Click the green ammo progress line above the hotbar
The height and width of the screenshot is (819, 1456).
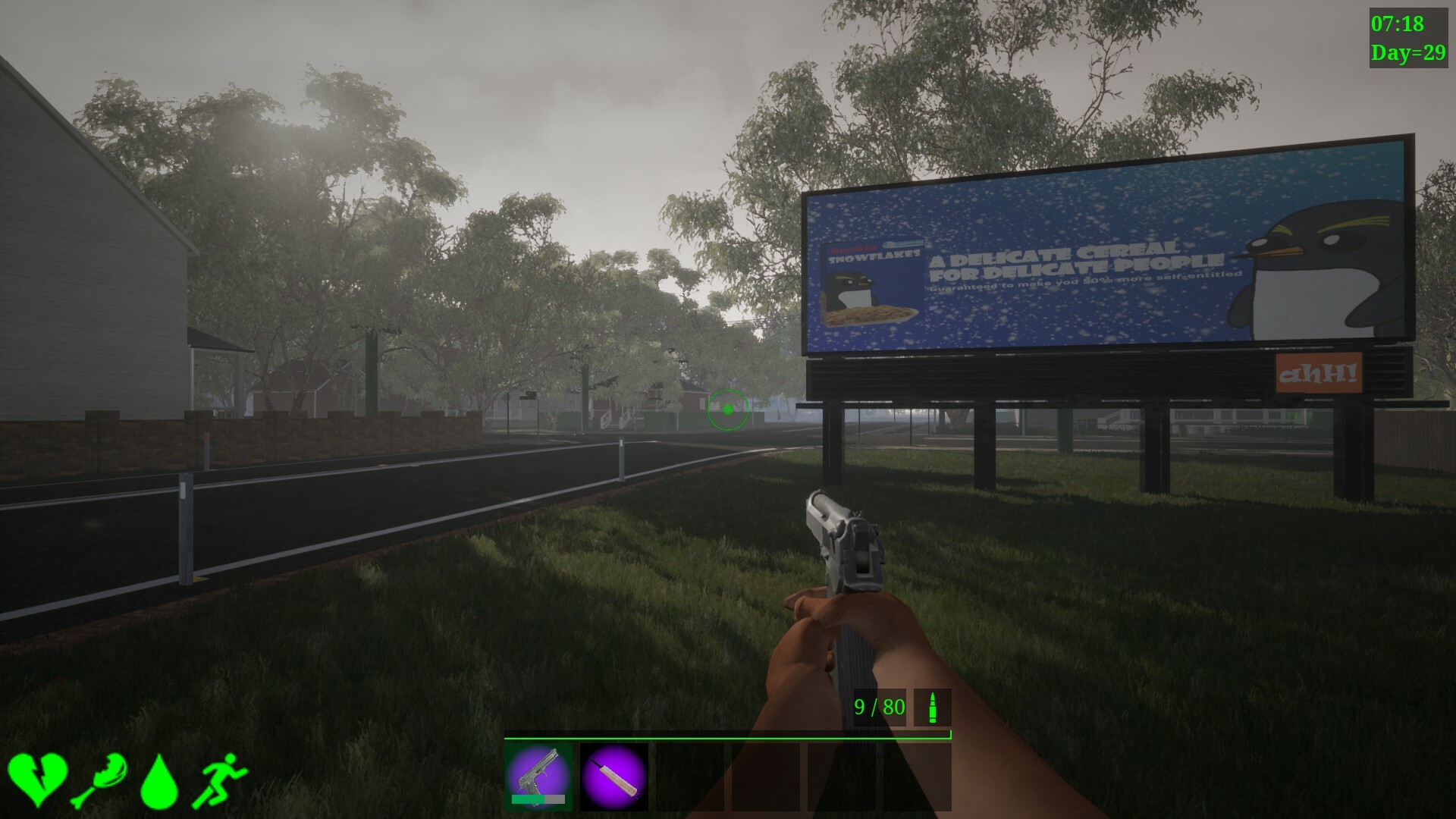[x=728, y=735]
